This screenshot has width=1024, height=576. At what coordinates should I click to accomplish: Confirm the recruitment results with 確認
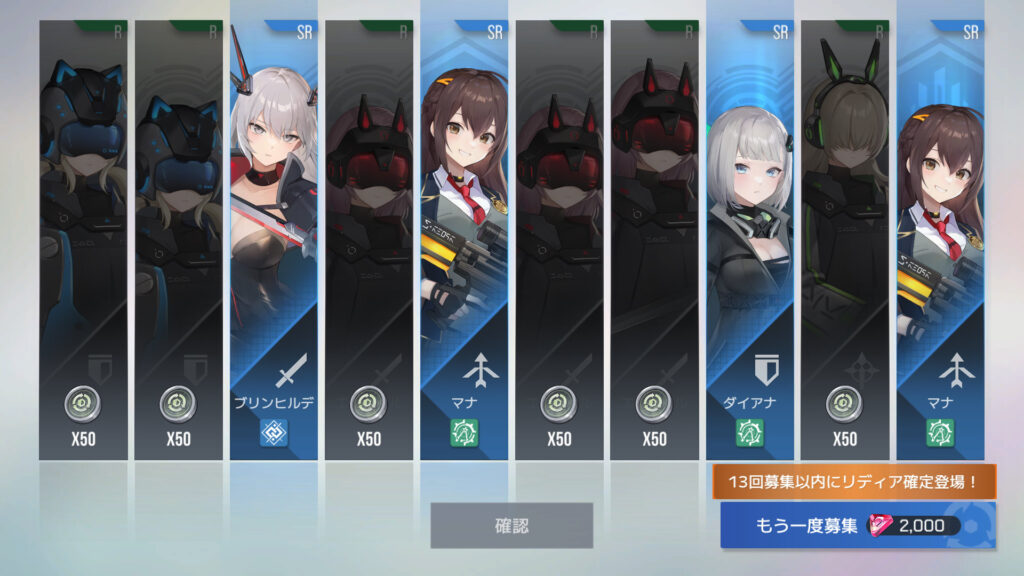[x=511, y=525]
